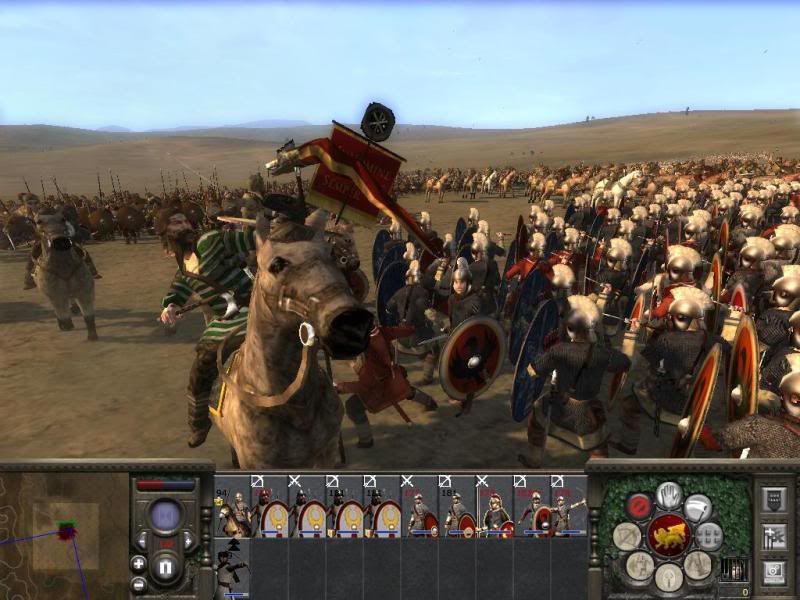Activate the halt hand command

669,494
